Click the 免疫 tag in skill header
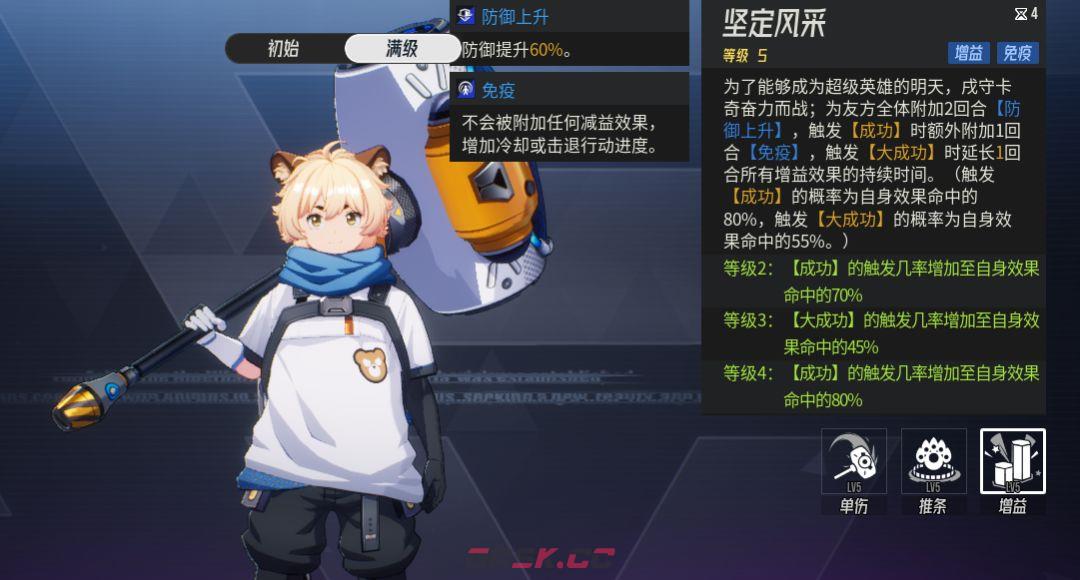 coord(1018,53)
